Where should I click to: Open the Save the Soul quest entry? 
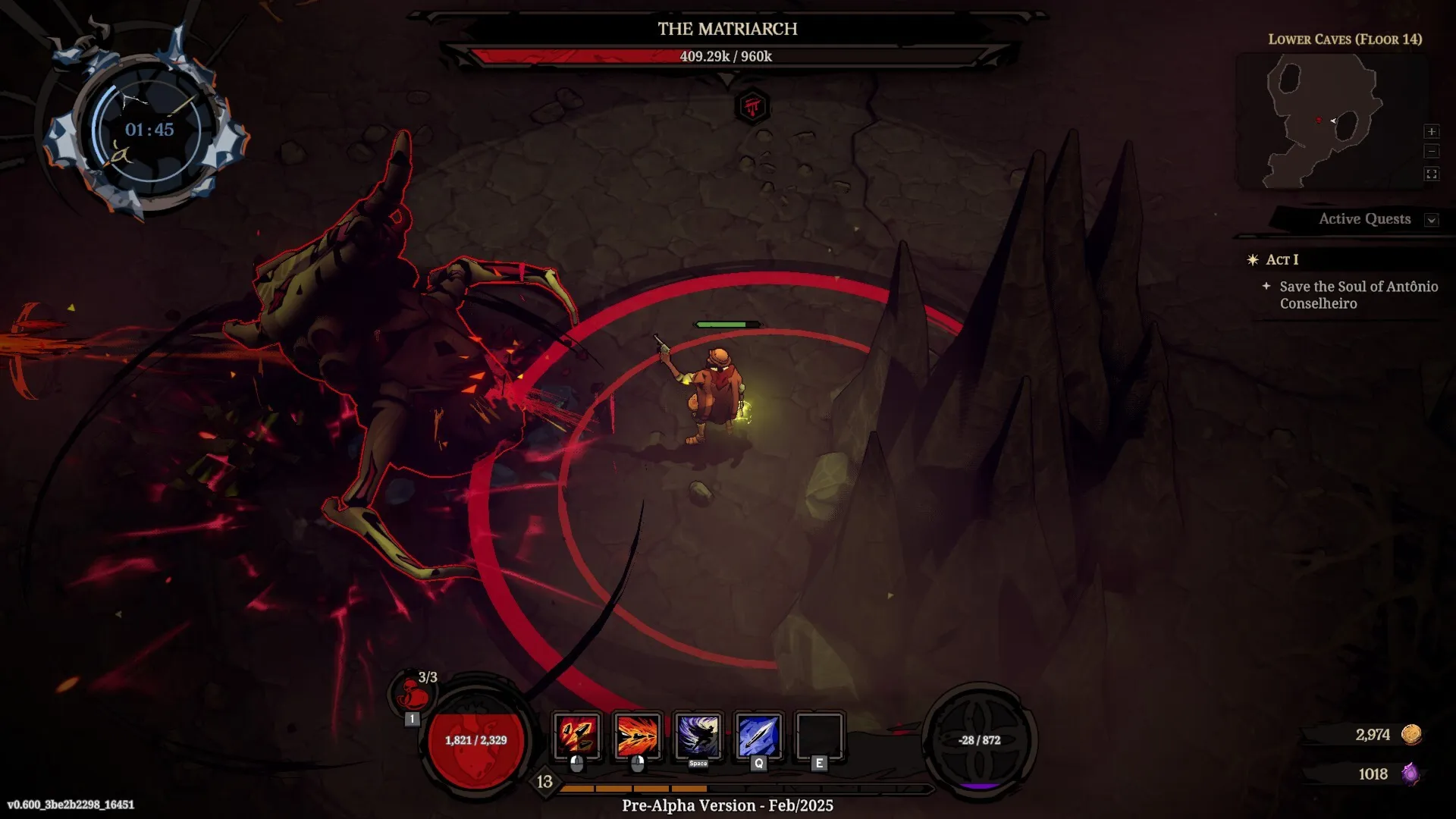pyautogui.click(x=1357, y=294)
